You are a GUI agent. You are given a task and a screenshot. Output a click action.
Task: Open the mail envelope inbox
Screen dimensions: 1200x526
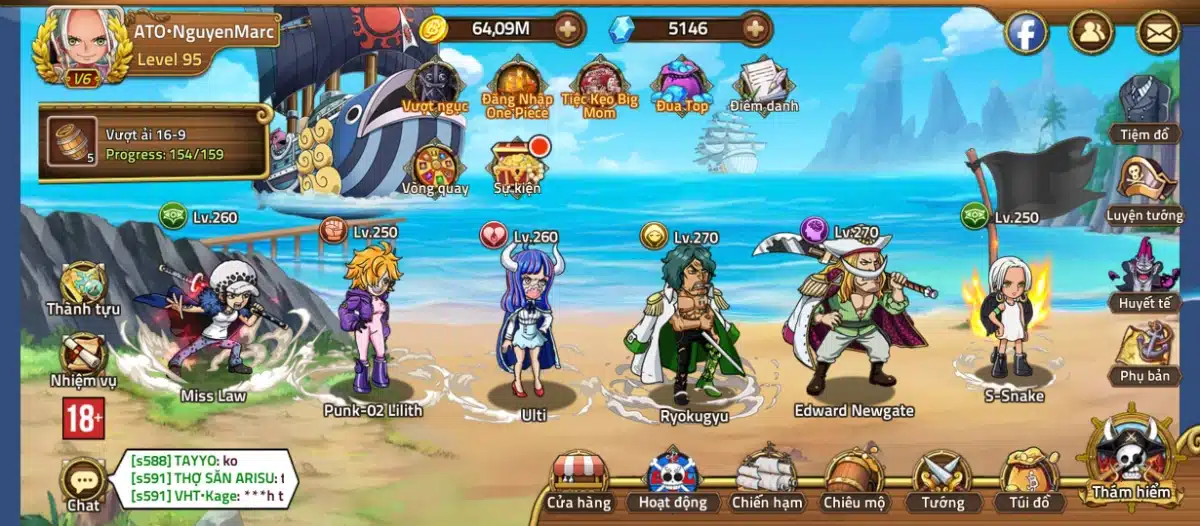(x=1159, y=33)
